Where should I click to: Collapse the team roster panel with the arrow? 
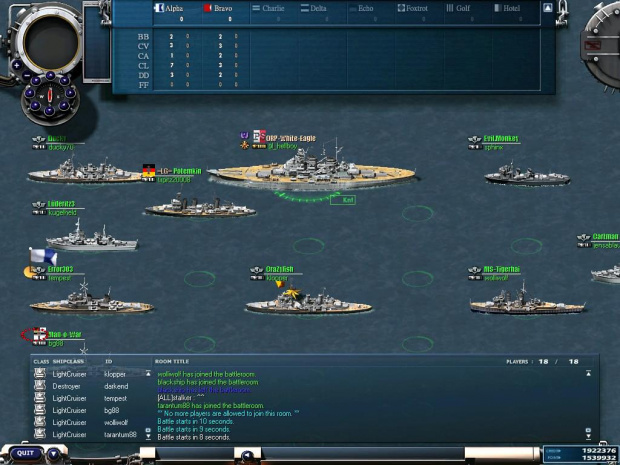click(x=548, y=7)
